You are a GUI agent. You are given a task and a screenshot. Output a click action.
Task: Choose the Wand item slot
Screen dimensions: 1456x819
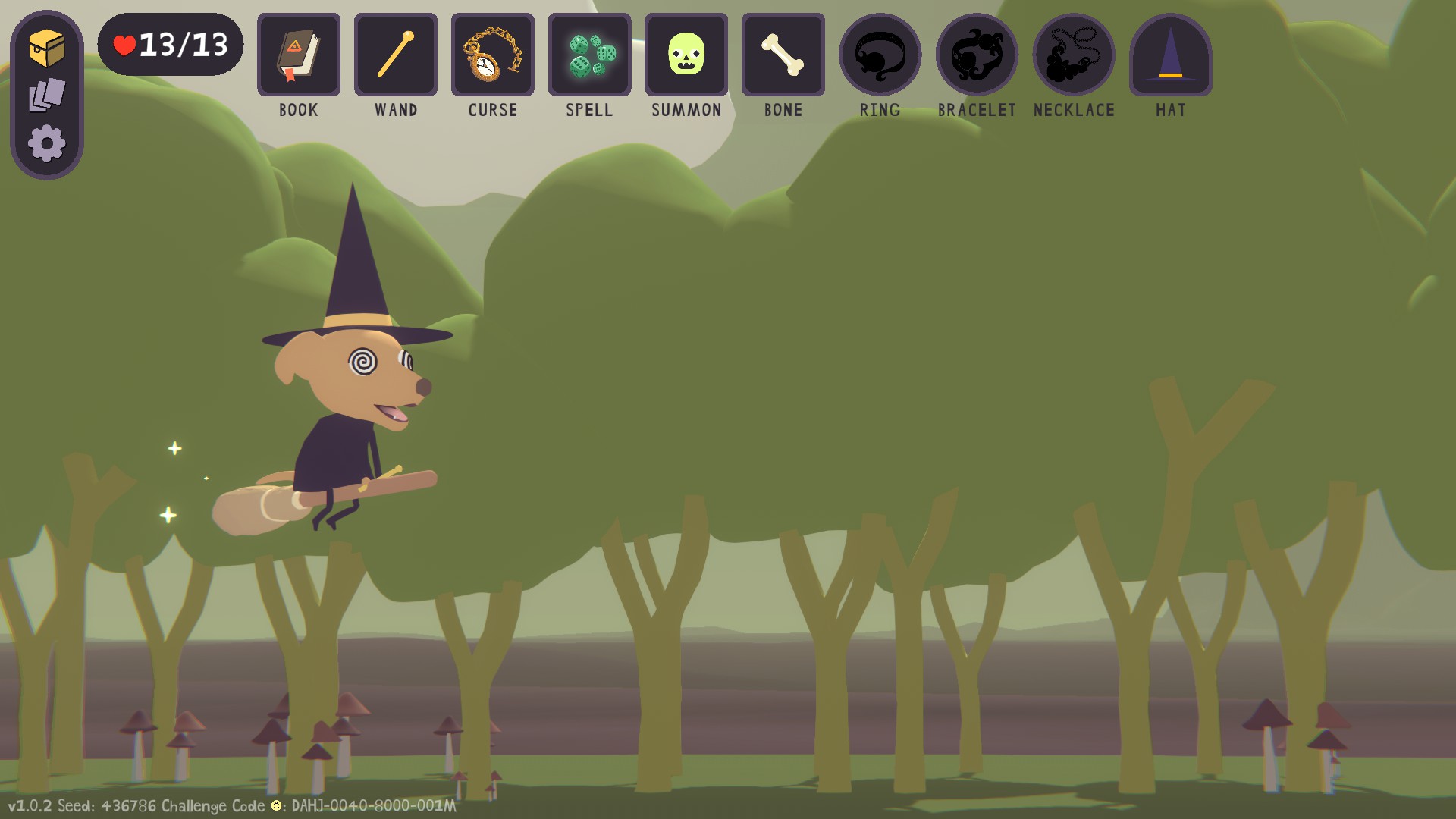point(396,55)
